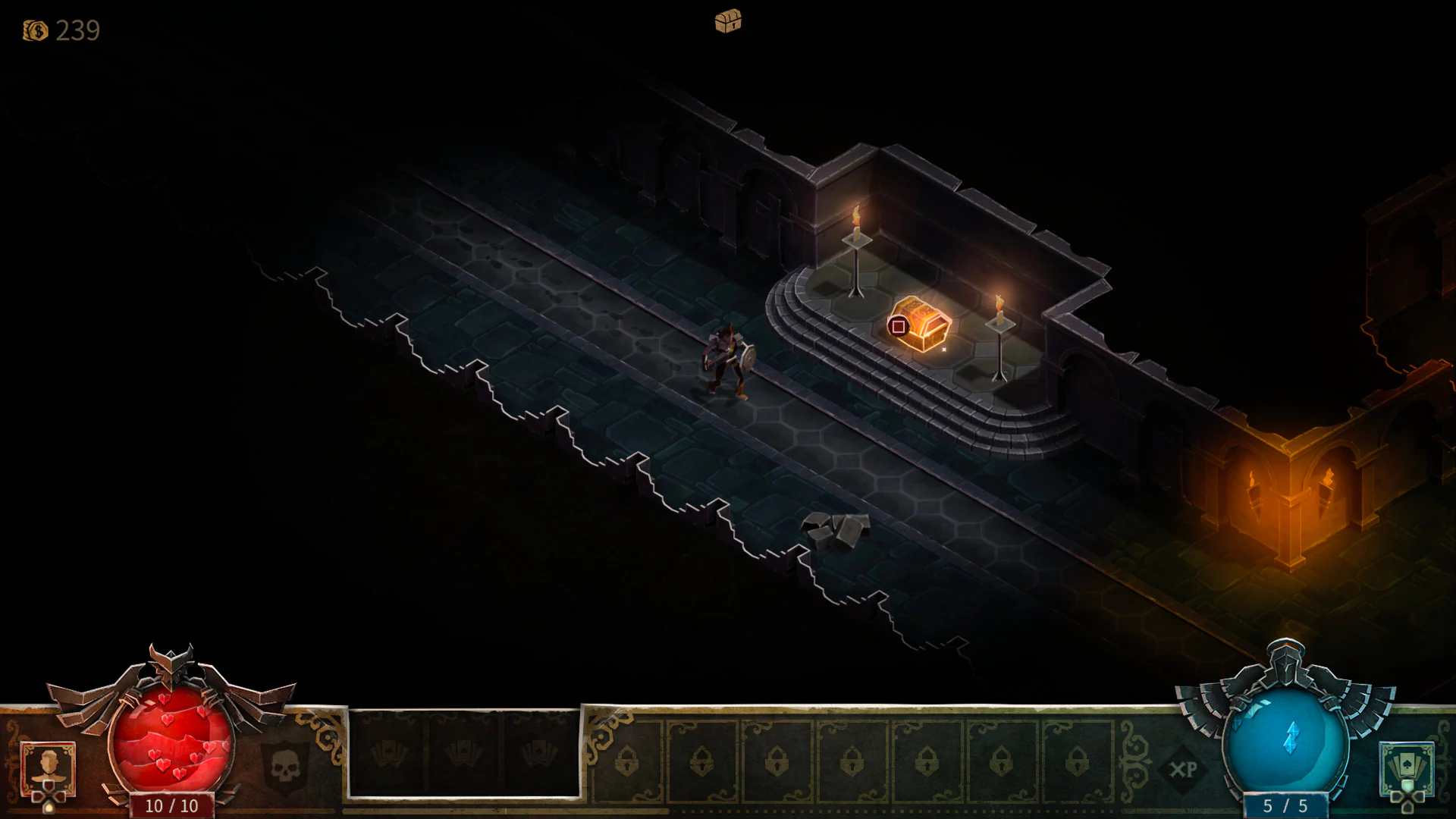Click the treasure chest icon at top center

point(728,21)
